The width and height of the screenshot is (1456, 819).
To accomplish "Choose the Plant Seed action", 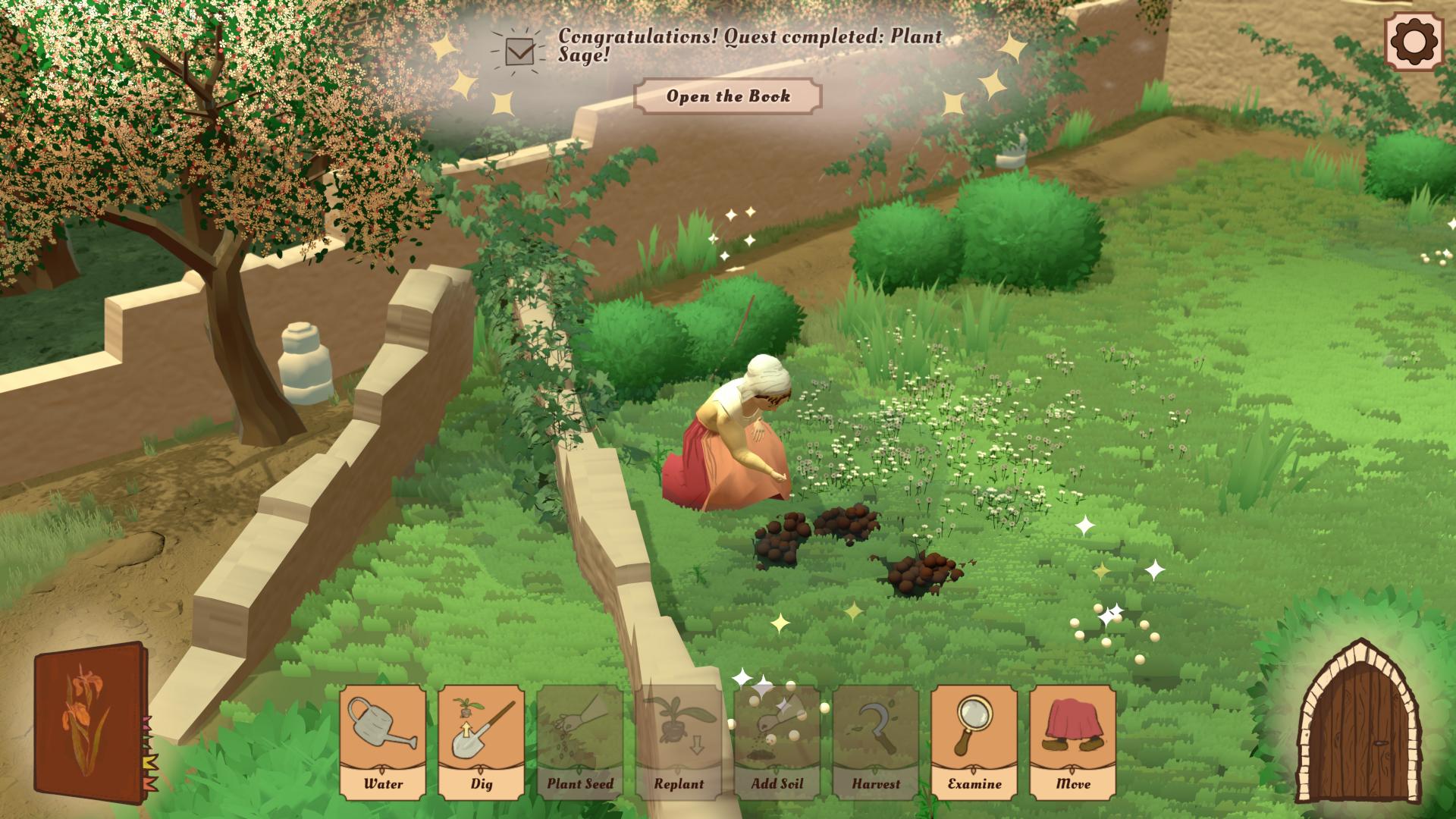I will click(580, 743).
